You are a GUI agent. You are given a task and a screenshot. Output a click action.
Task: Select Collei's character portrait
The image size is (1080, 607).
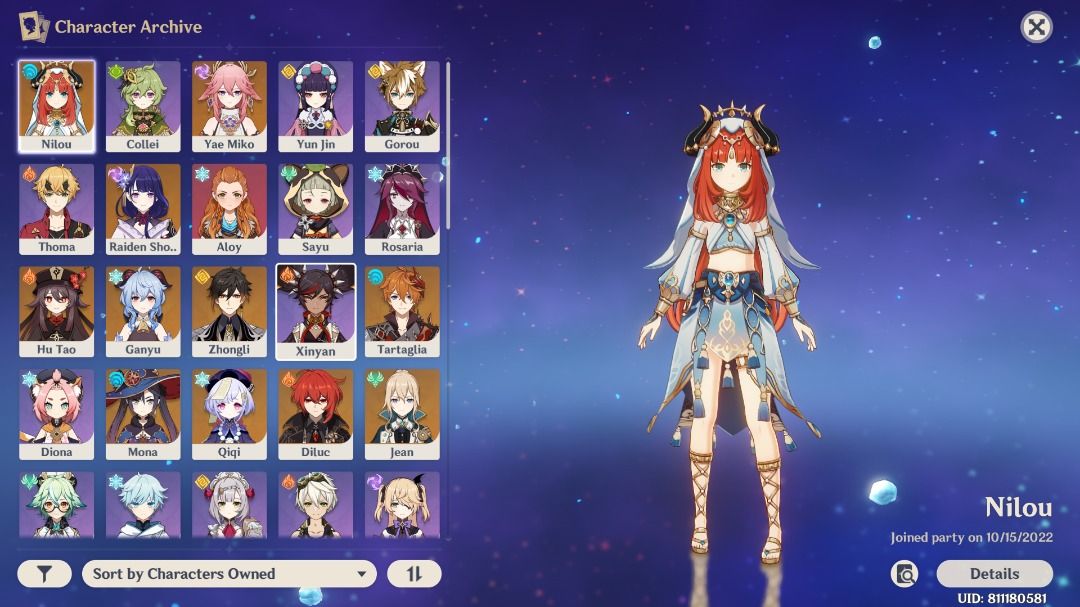pos(143,106)
